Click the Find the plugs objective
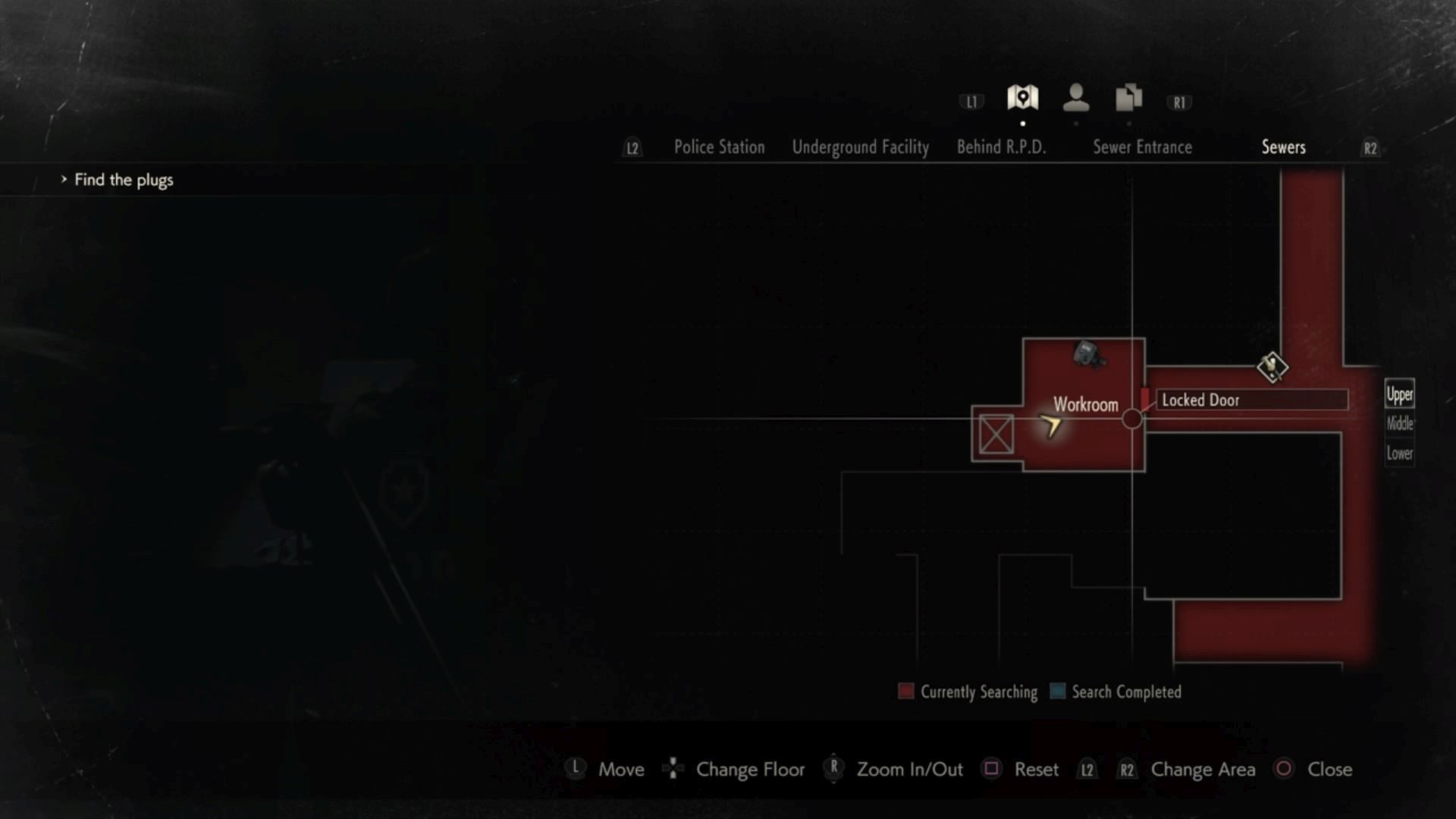 click(124, 180)
